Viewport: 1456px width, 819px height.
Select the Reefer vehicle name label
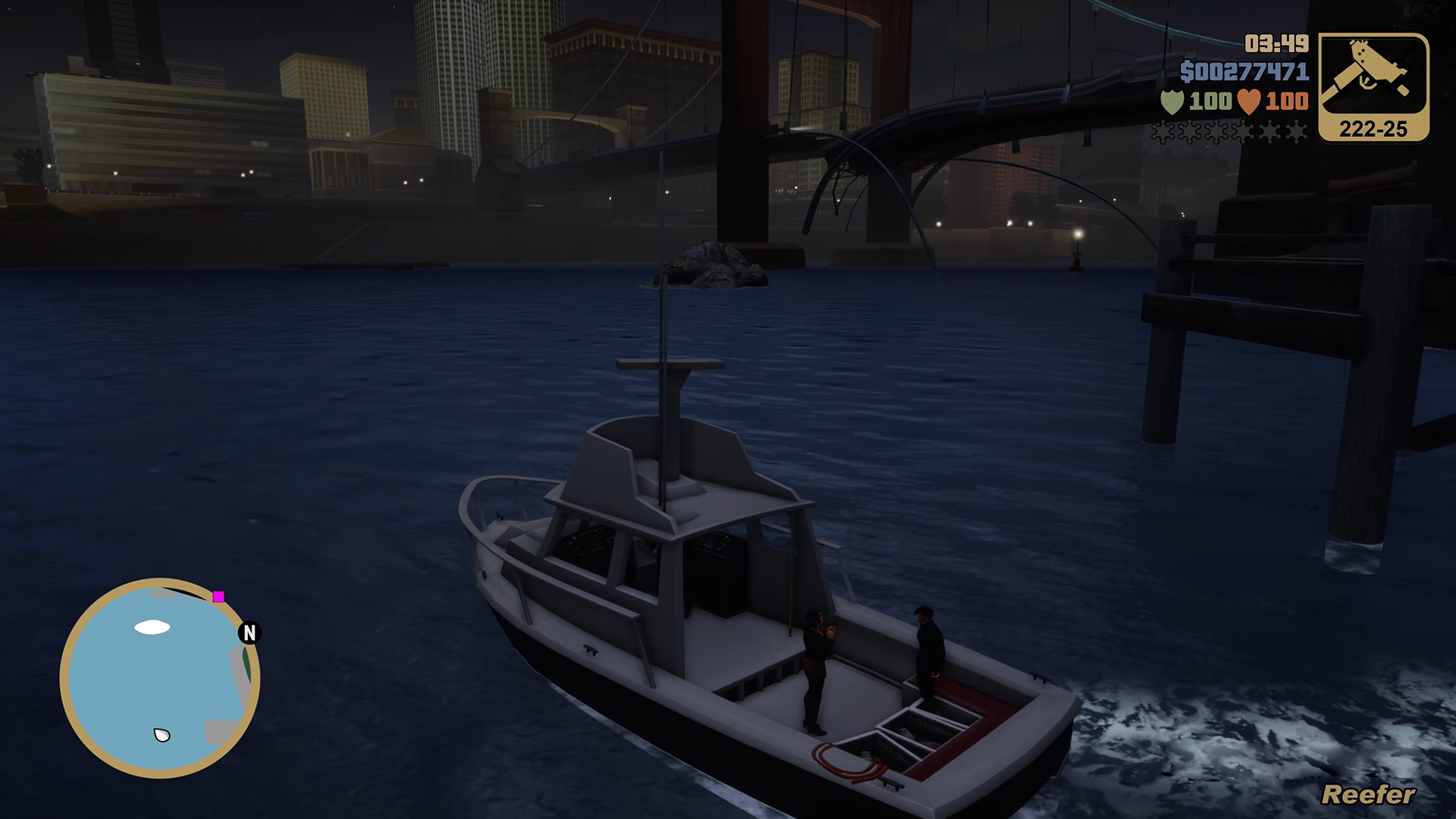(1366, 793)
